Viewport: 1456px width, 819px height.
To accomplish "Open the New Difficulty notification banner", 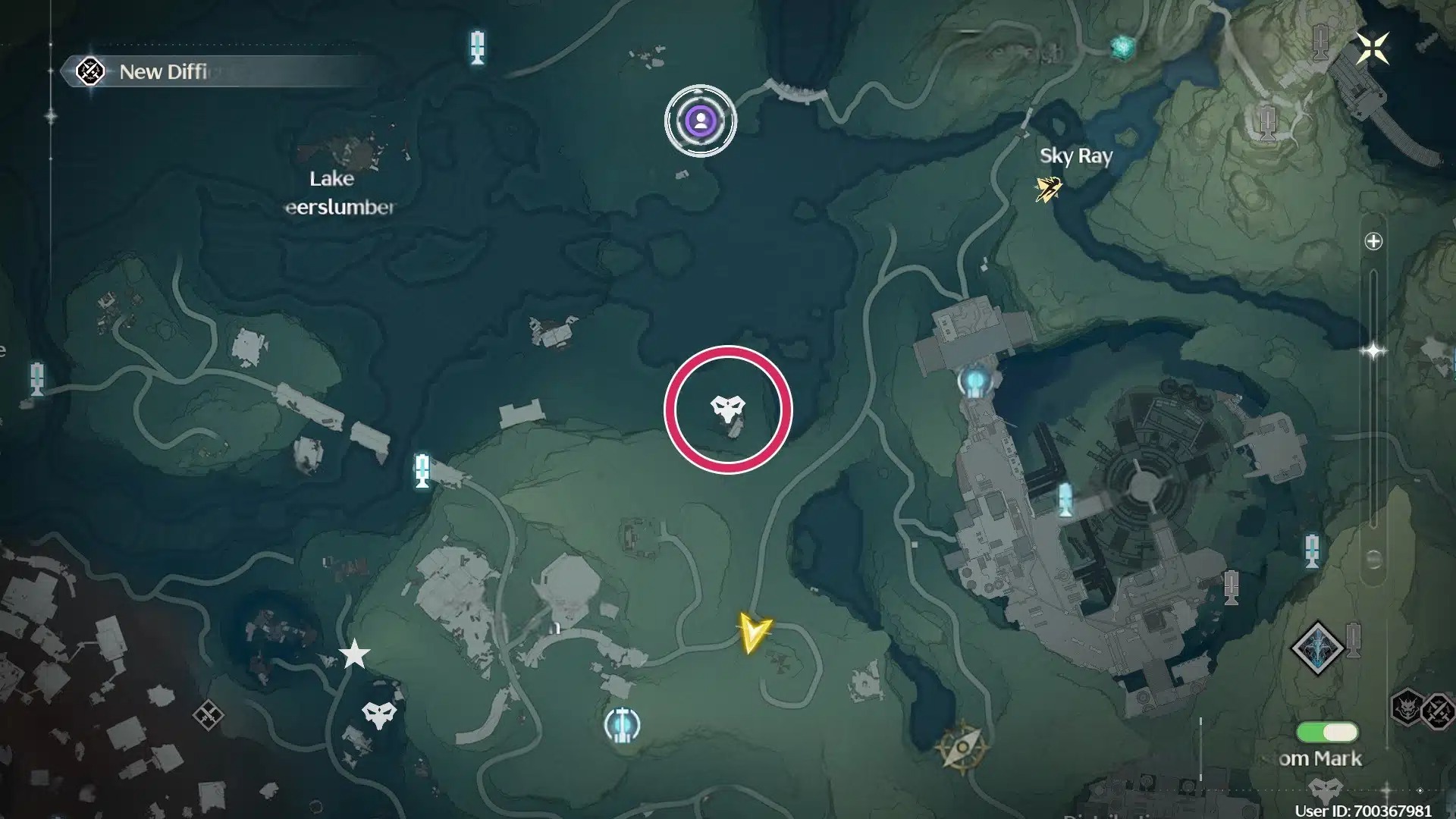I will (x=163, y=72).
